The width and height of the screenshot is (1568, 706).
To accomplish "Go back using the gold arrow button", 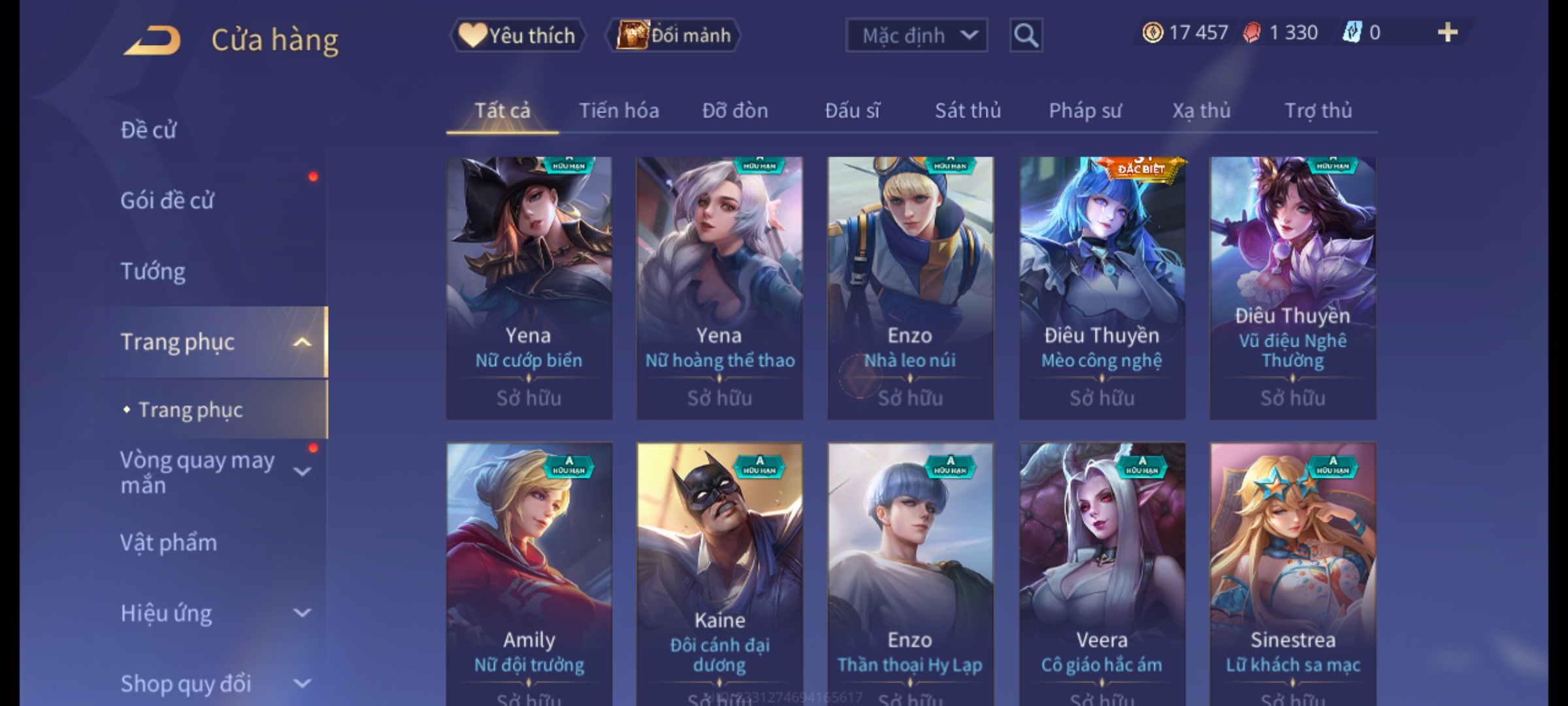I will click(x=153, y=41).
